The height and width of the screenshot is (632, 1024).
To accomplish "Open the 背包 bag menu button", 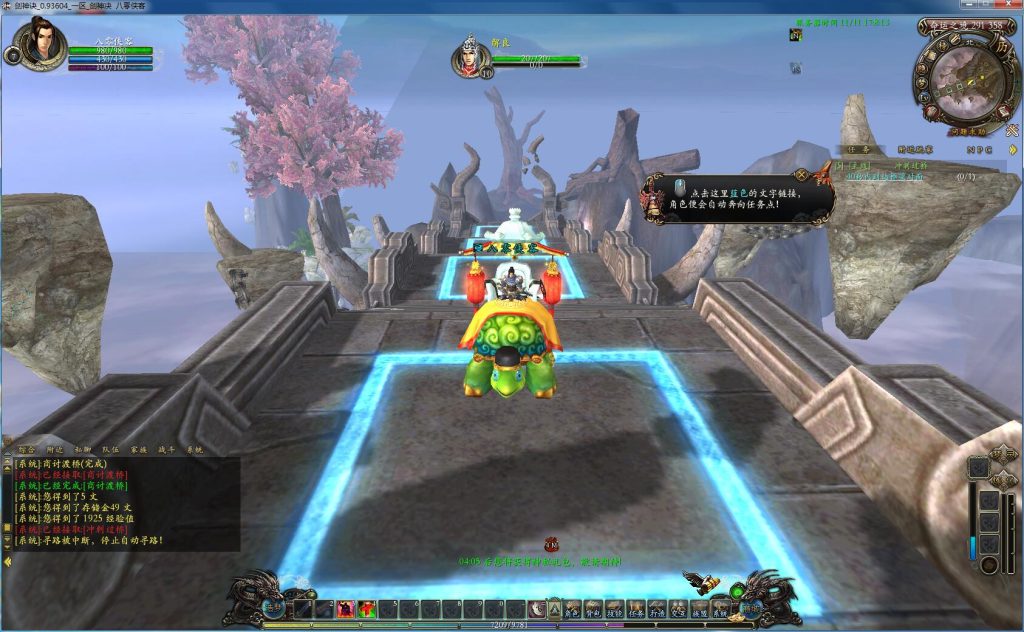I will coord(593,607).
